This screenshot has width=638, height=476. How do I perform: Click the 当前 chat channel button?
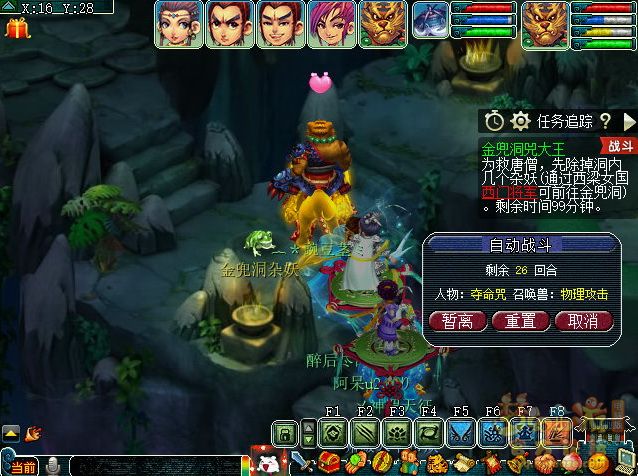23,467
